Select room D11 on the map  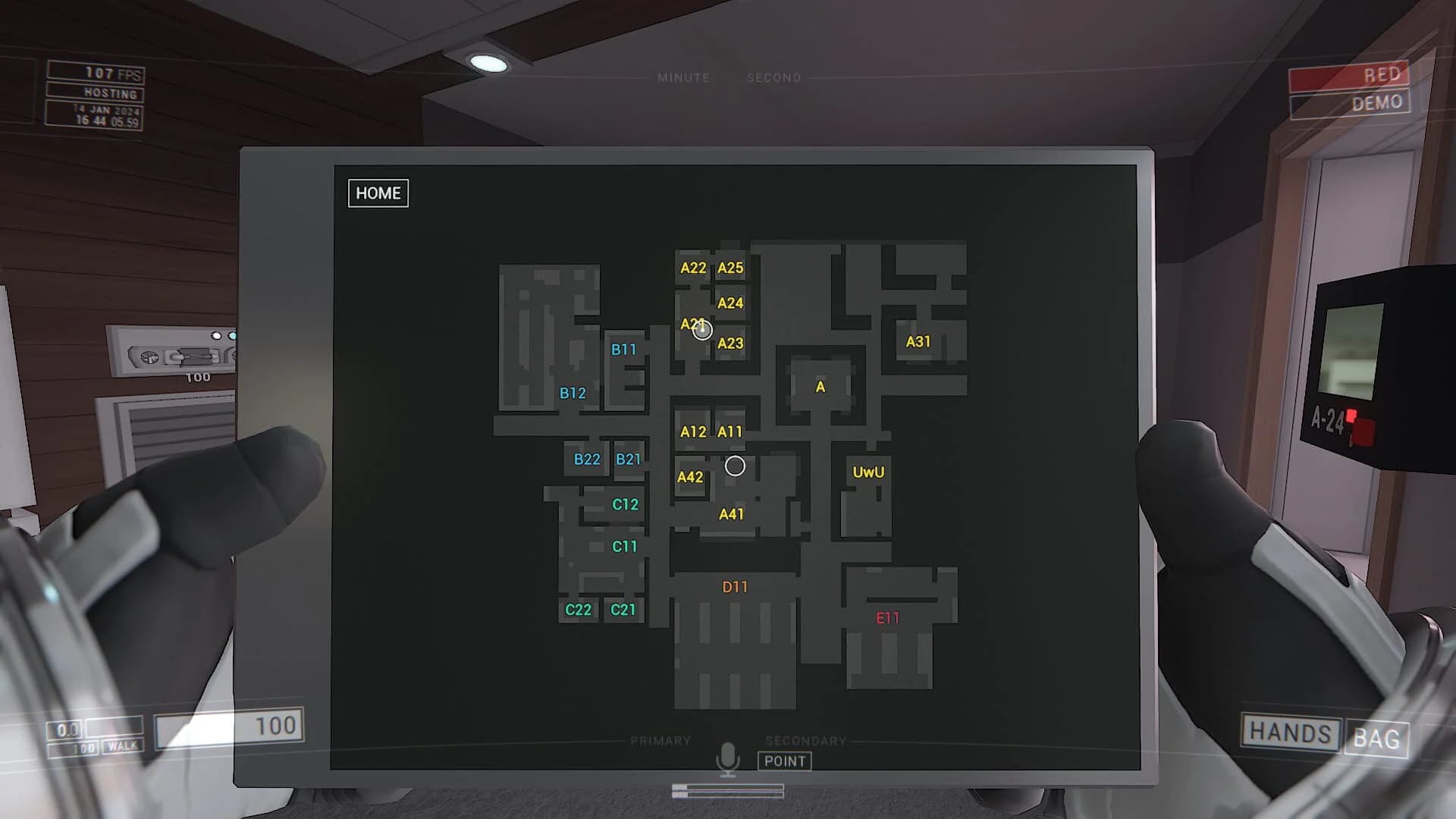[734, 586]
